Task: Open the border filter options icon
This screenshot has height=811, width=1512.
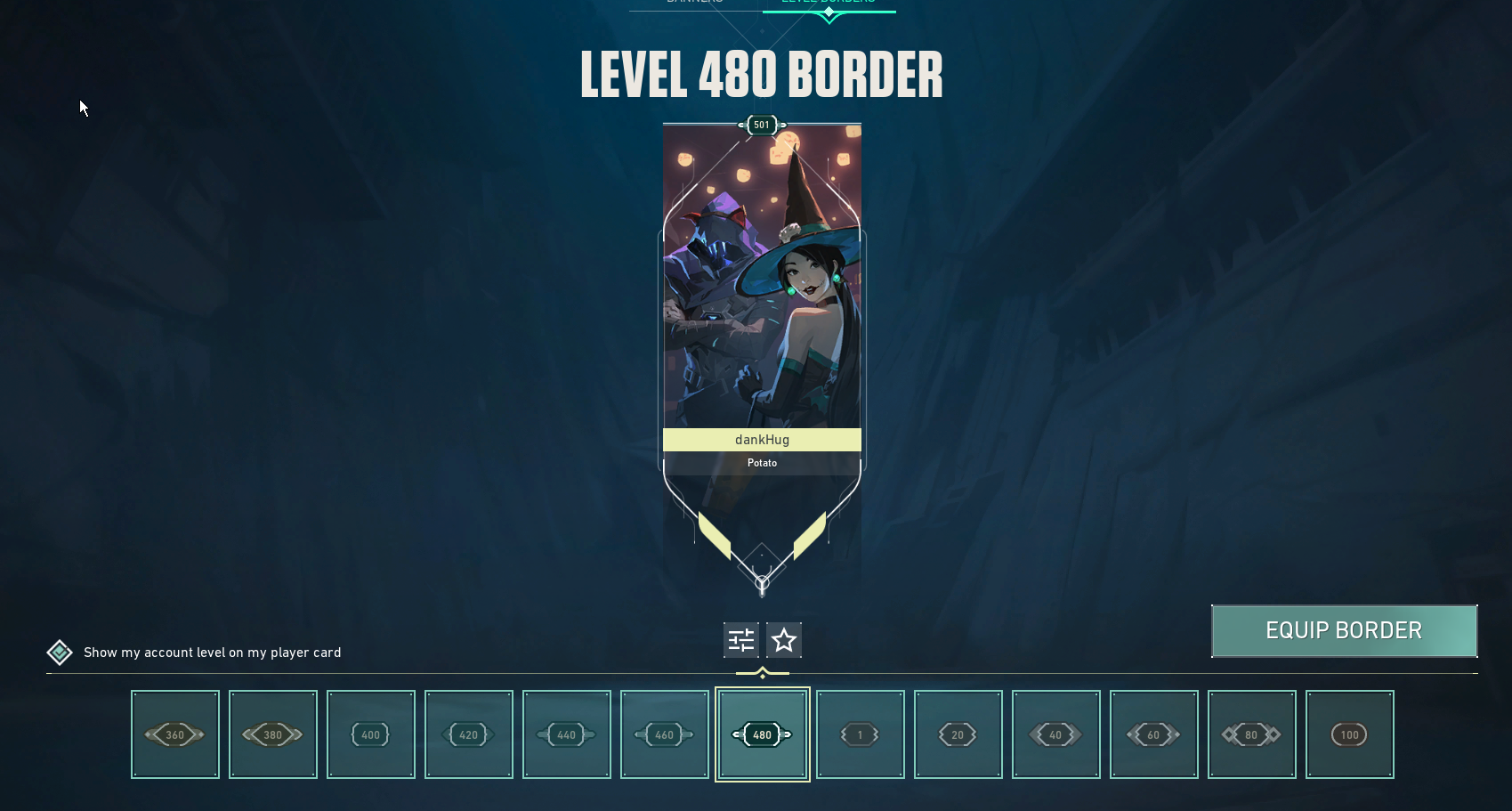Action: tap(740, 639)
